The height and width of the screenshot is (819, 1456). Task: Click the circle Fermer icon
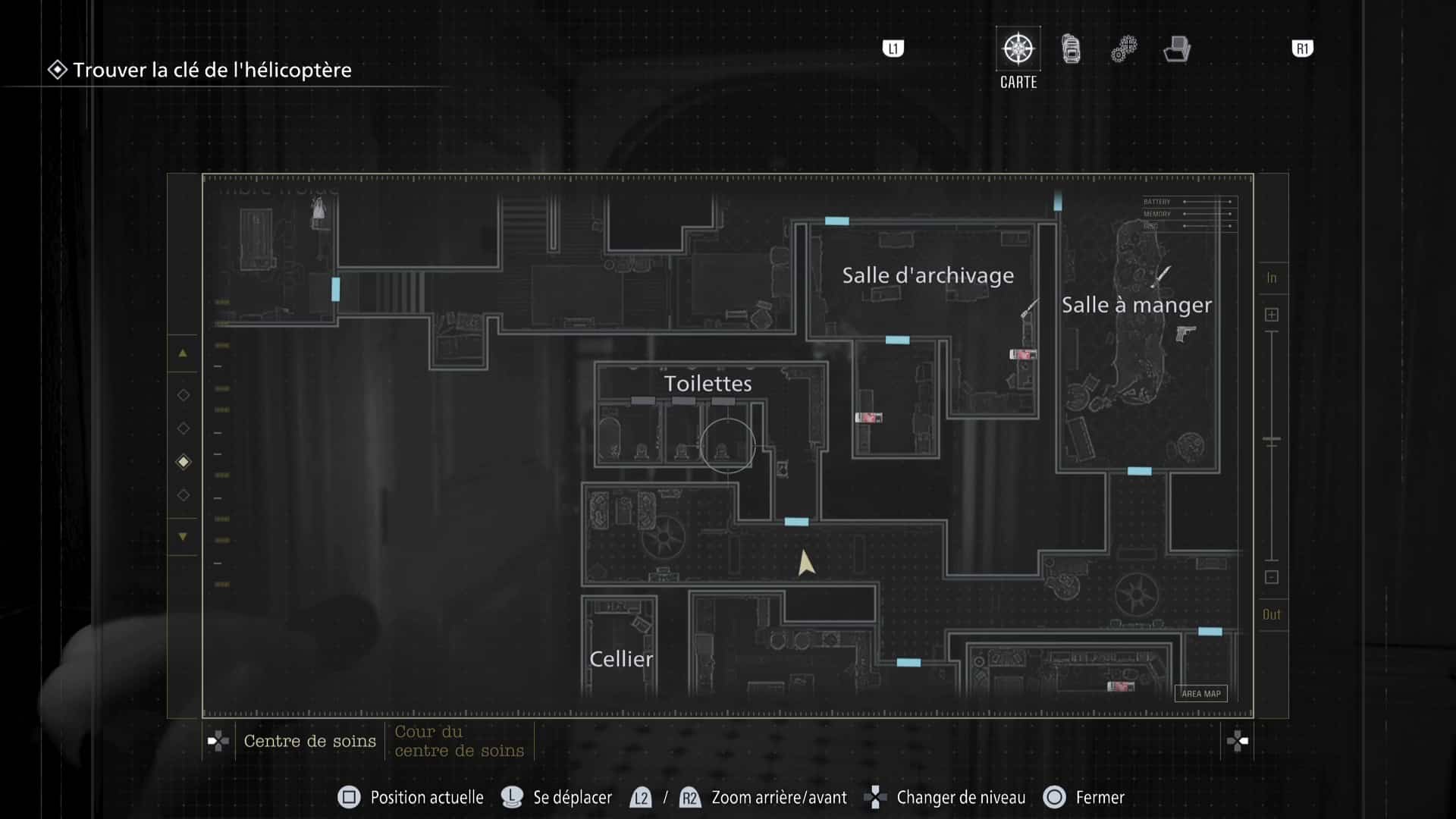click(1054, 797)
